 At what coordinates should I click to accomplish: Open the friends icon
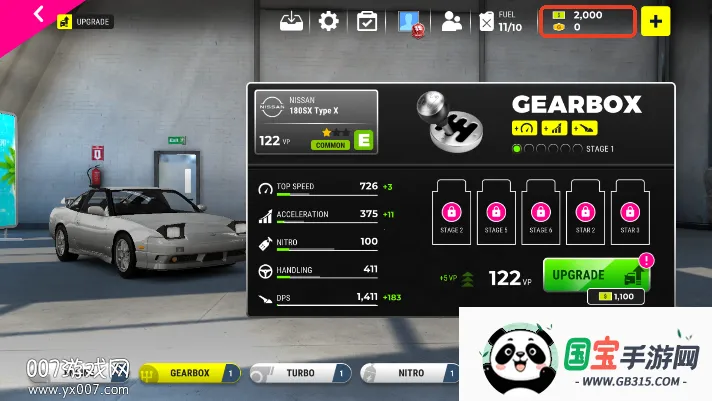452,21
